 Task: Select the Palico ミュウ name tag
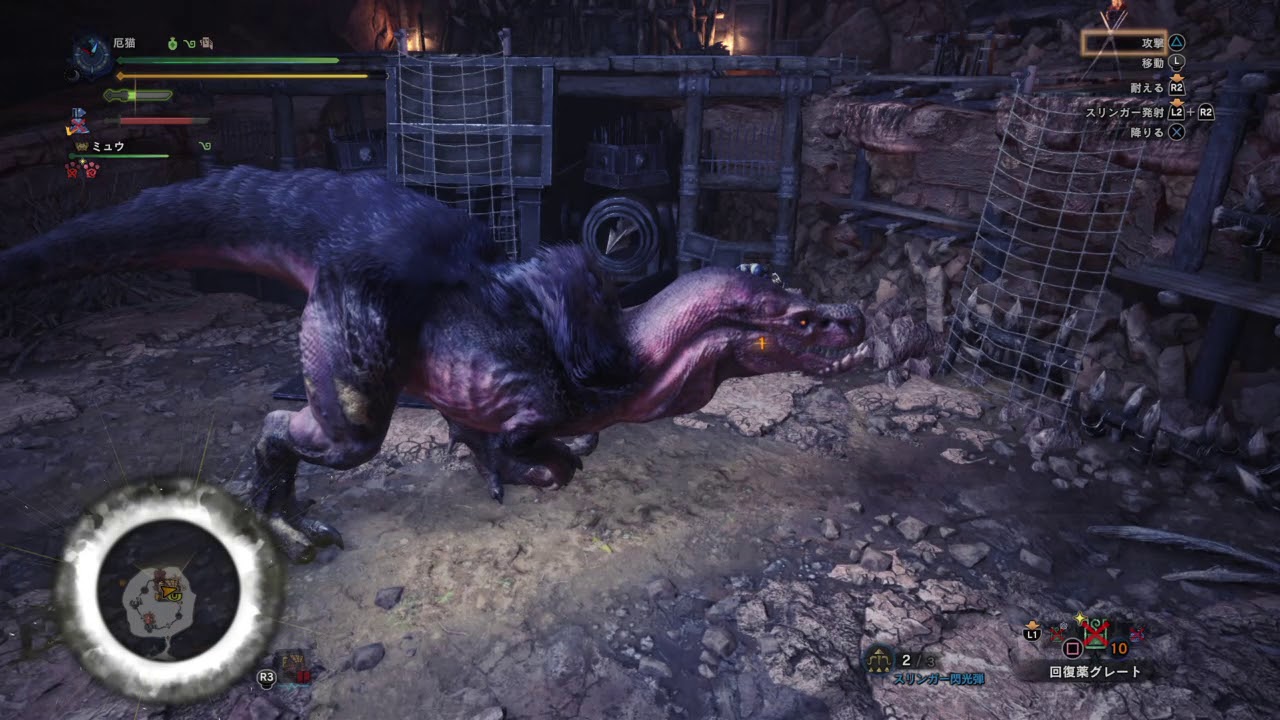pos(108,146)
